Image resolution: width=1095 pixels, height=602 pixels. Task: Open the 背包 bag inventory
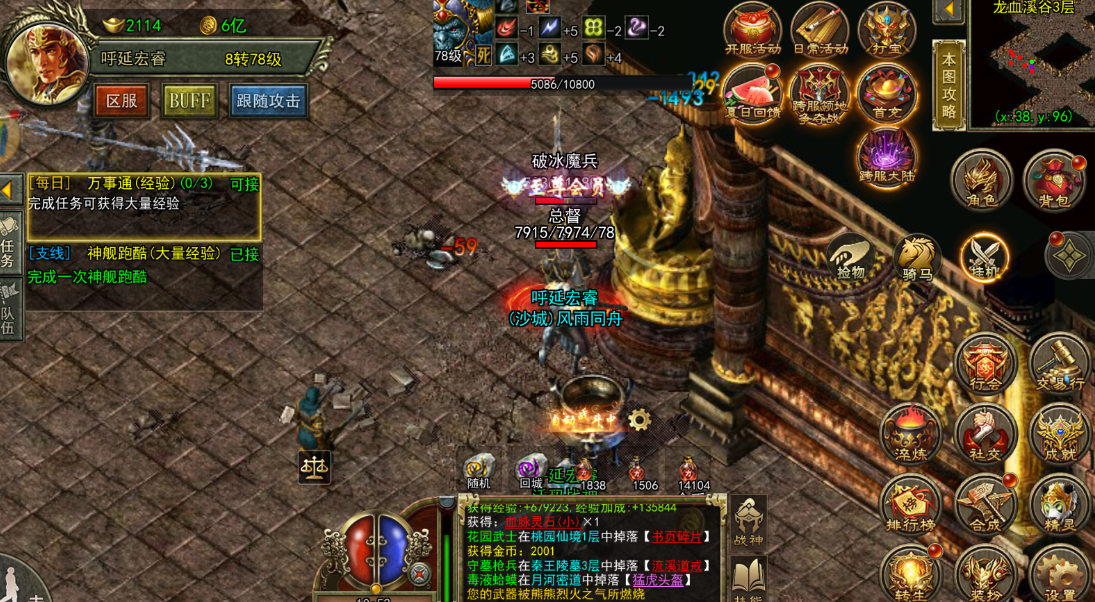click(x=1053, y=180)
